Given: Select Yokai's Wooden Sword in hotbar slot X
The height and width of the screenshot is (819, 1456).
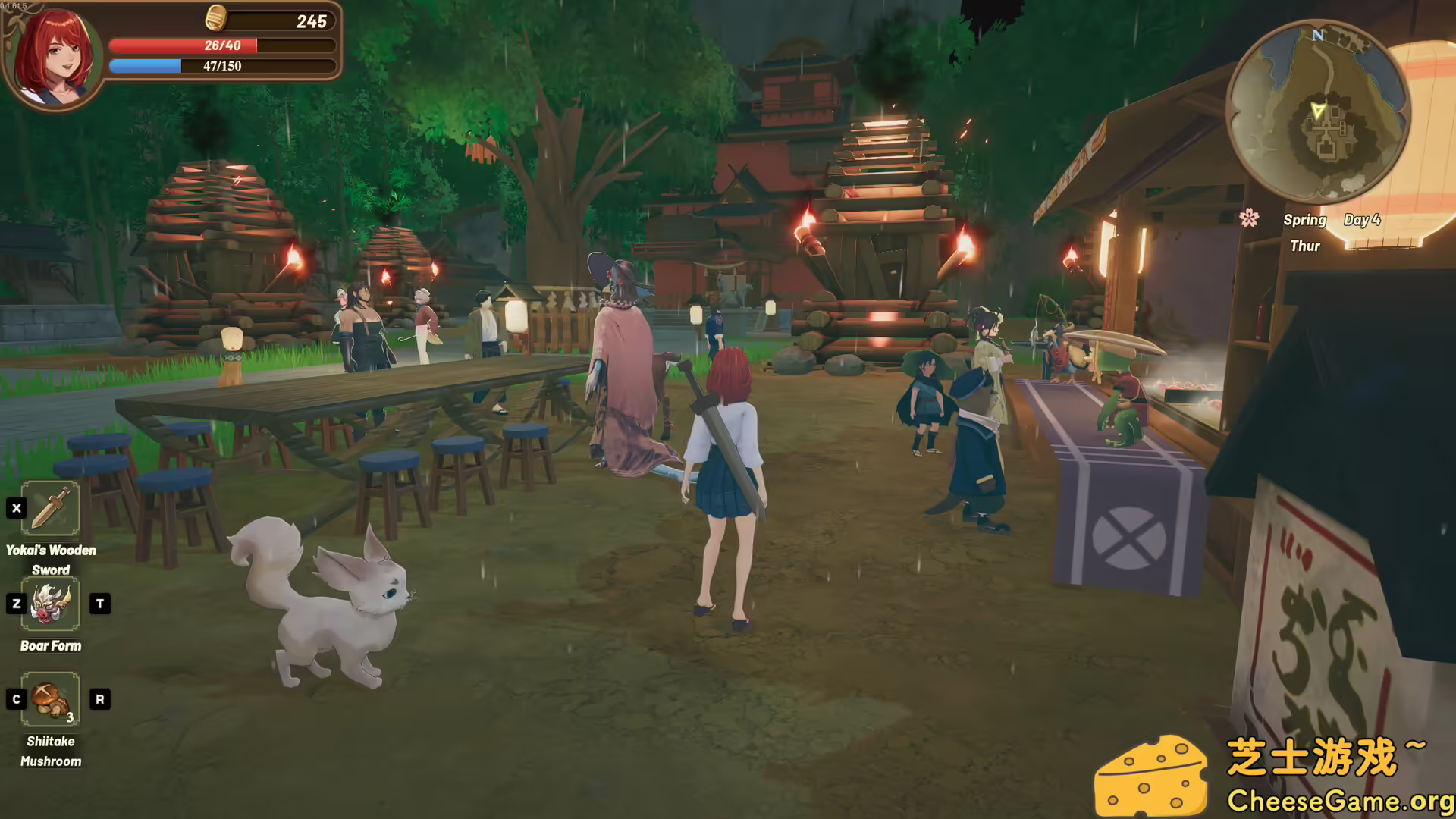Looking at the screenshot, I should 51,510.
